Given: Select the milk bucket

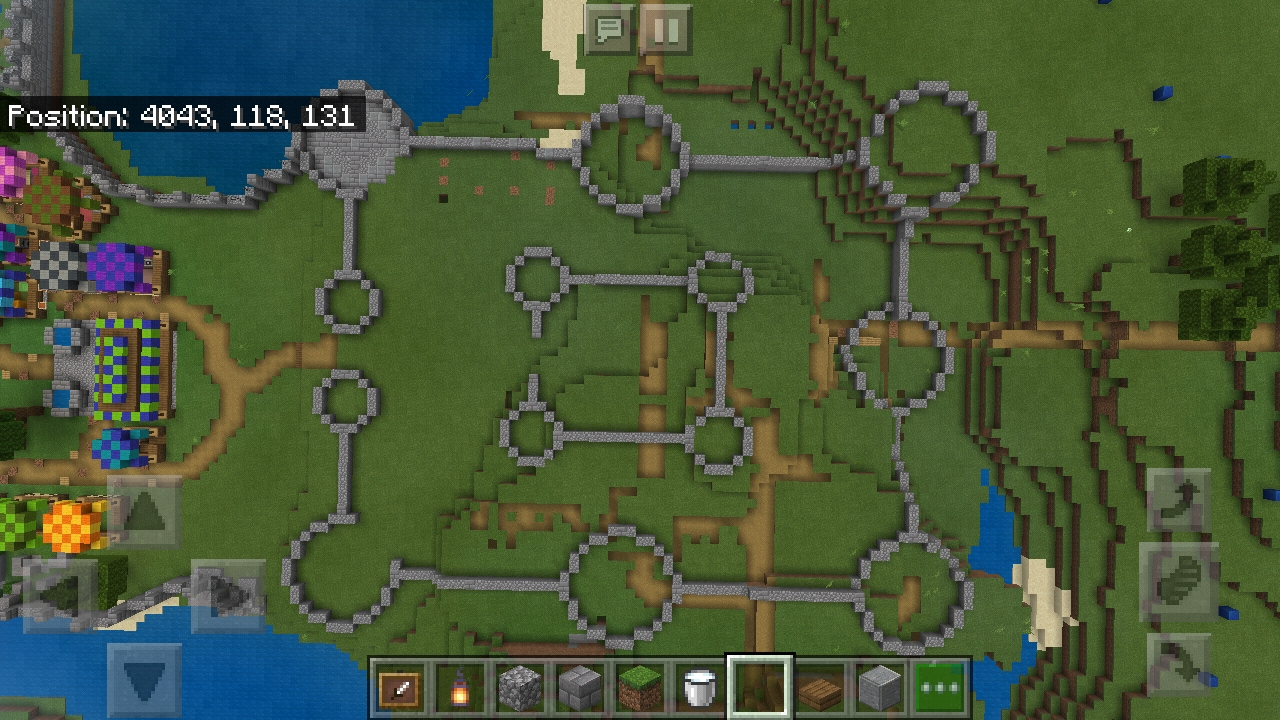Looking at the screenshot, I should tap(699, 684).
